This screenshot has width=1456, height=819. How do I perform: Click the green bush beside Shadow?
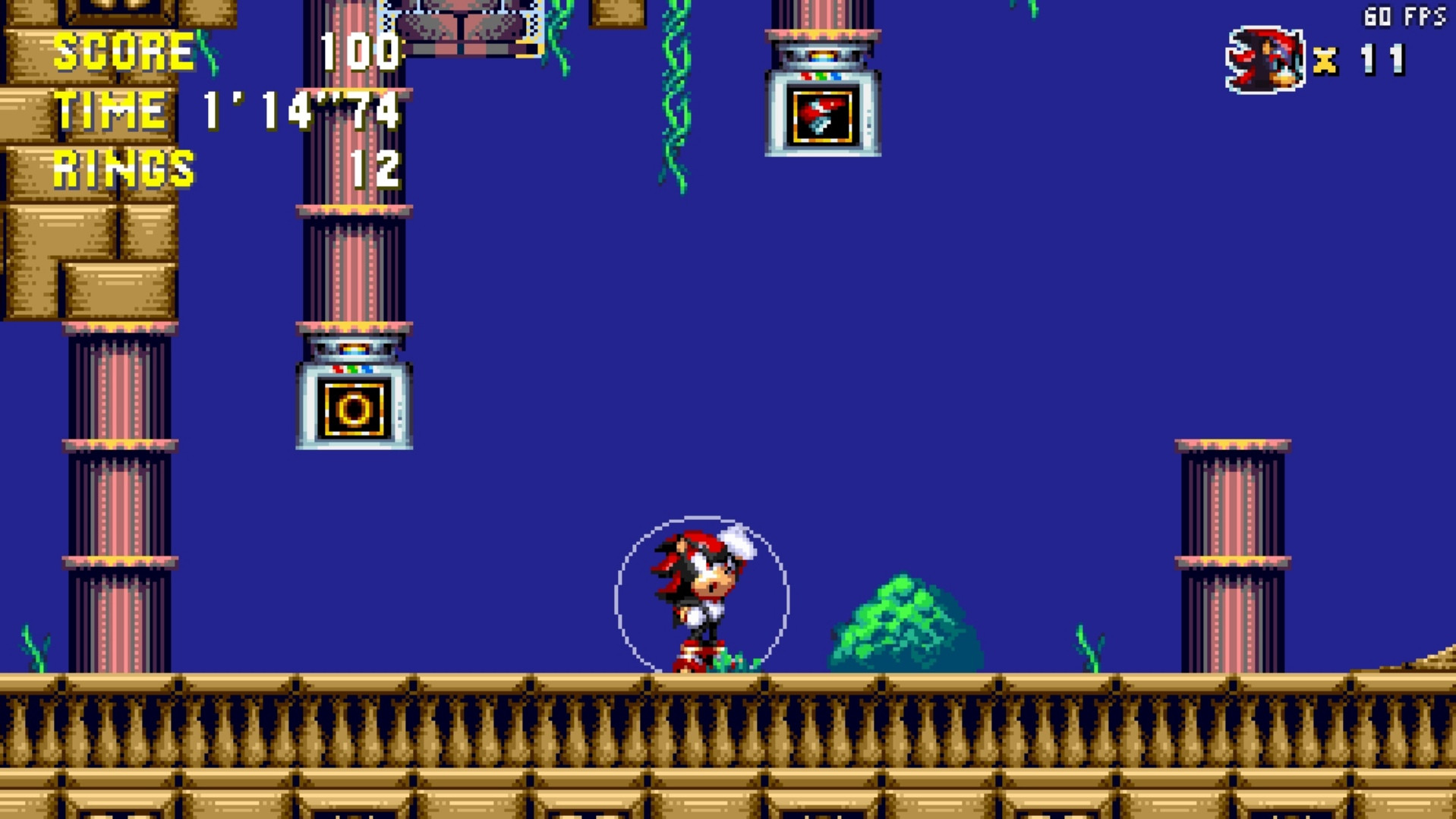900,622
